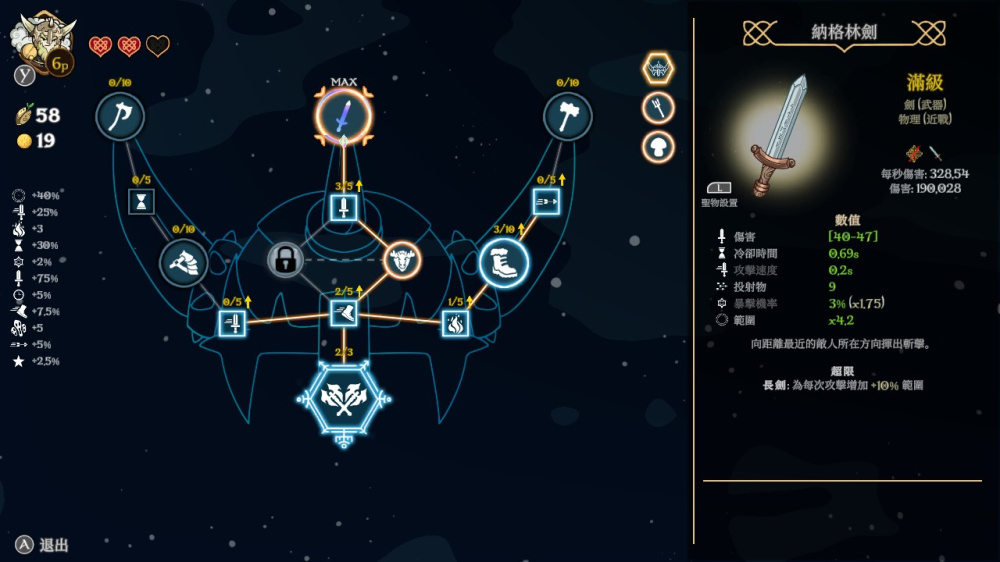
Task: Choose the arrow projectile node
Action: [546, 201]
